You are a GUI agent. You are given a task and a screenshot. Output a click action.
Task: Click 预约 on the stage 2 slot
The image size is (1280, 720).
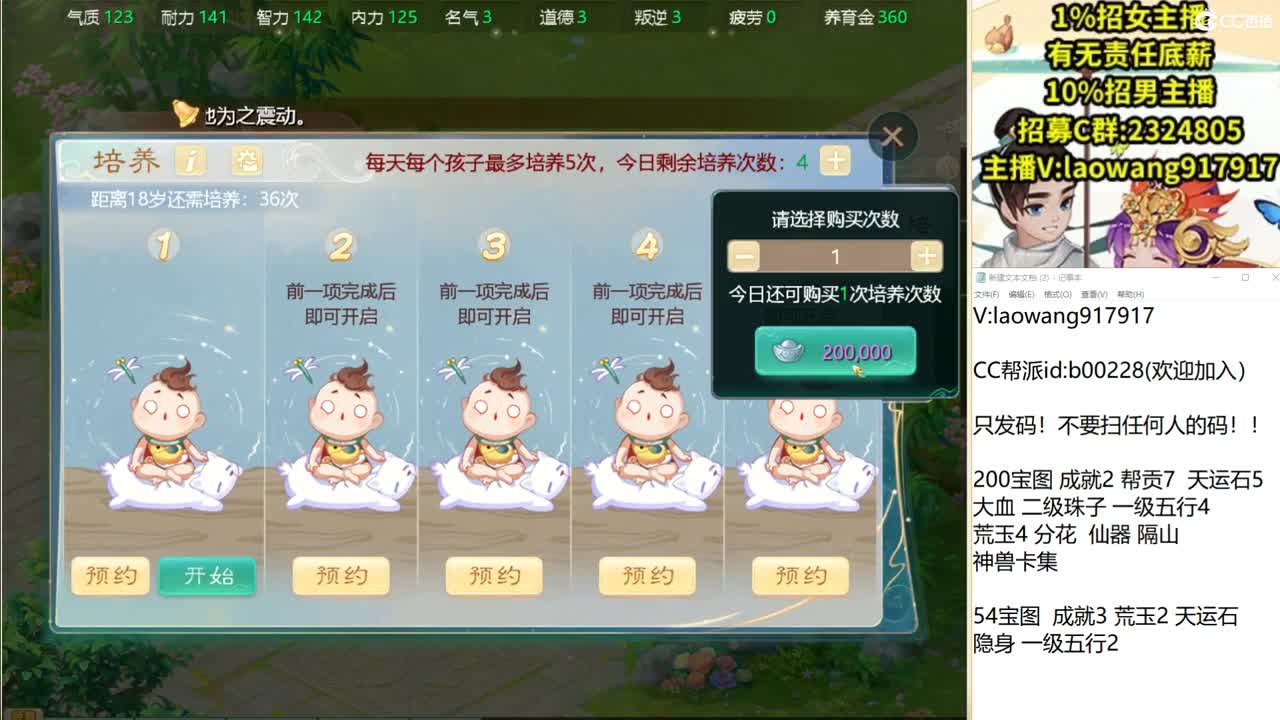340,576
